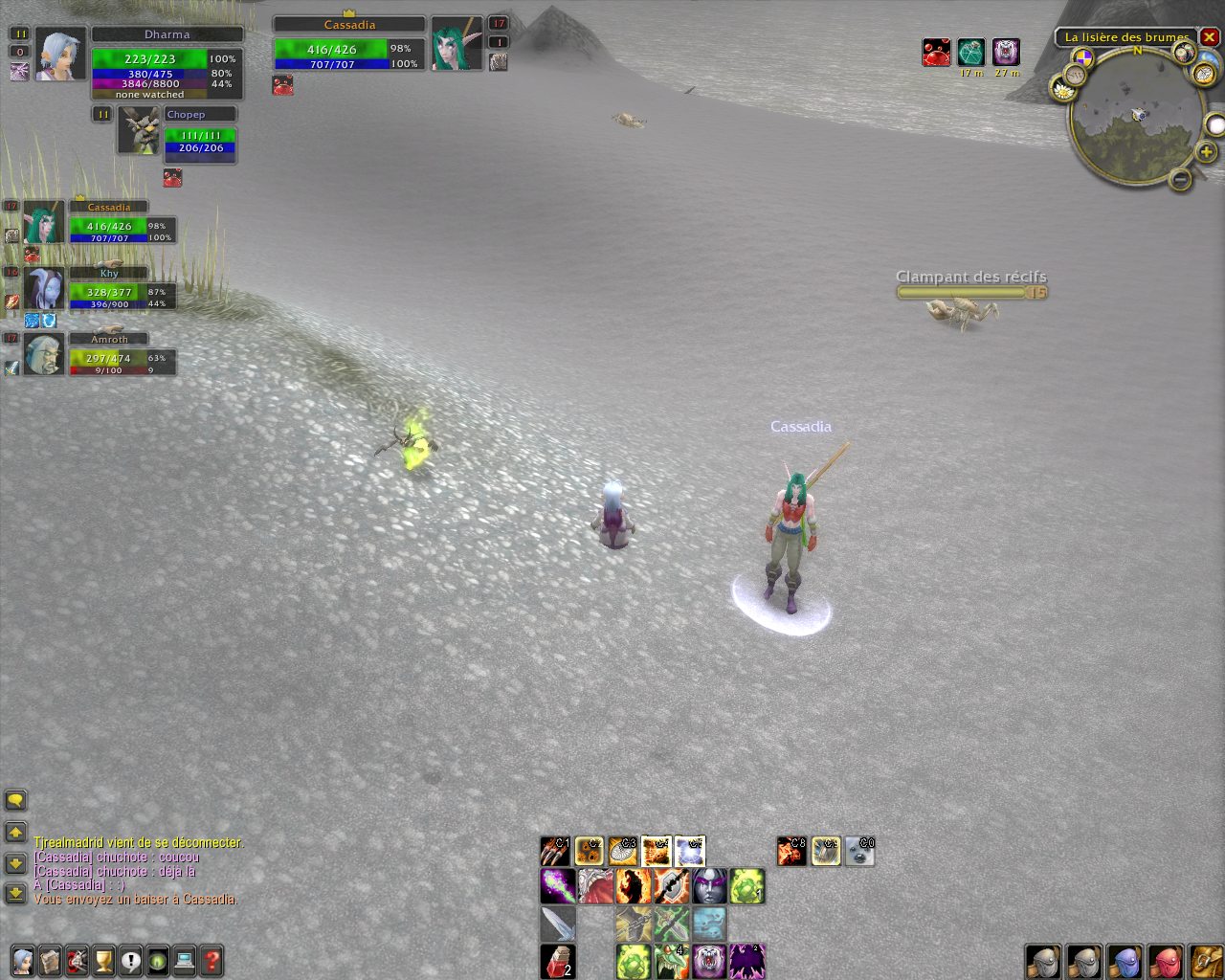The width and height of the screenshot is (1225, 980).
Task: Click the circular minimap
Action: pos(1136,117)
